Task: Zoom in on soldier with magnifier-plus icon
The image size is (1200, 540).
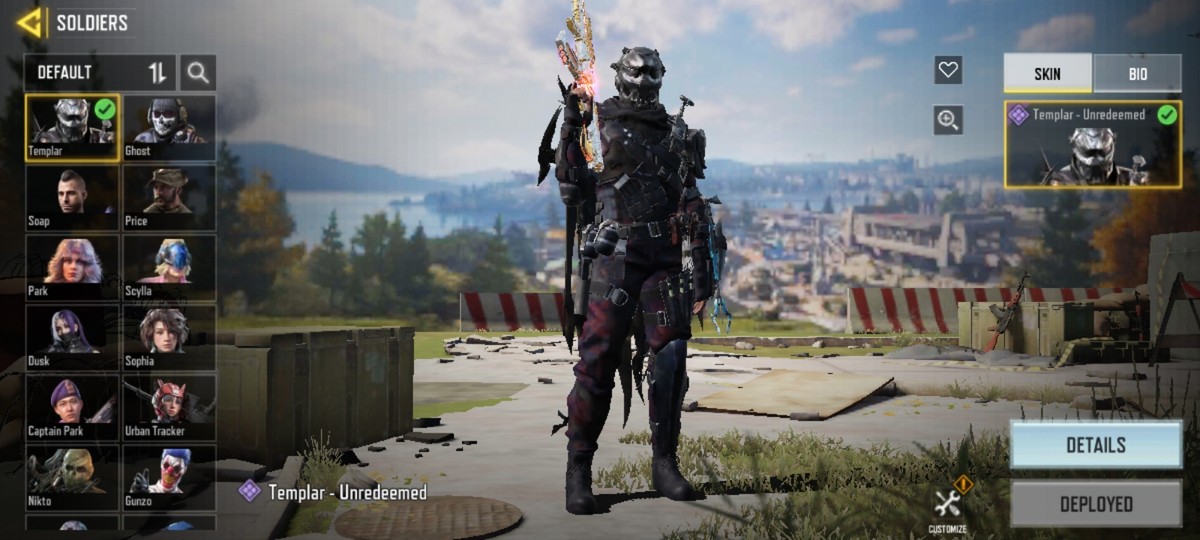Action: click(x=948, y=120)
